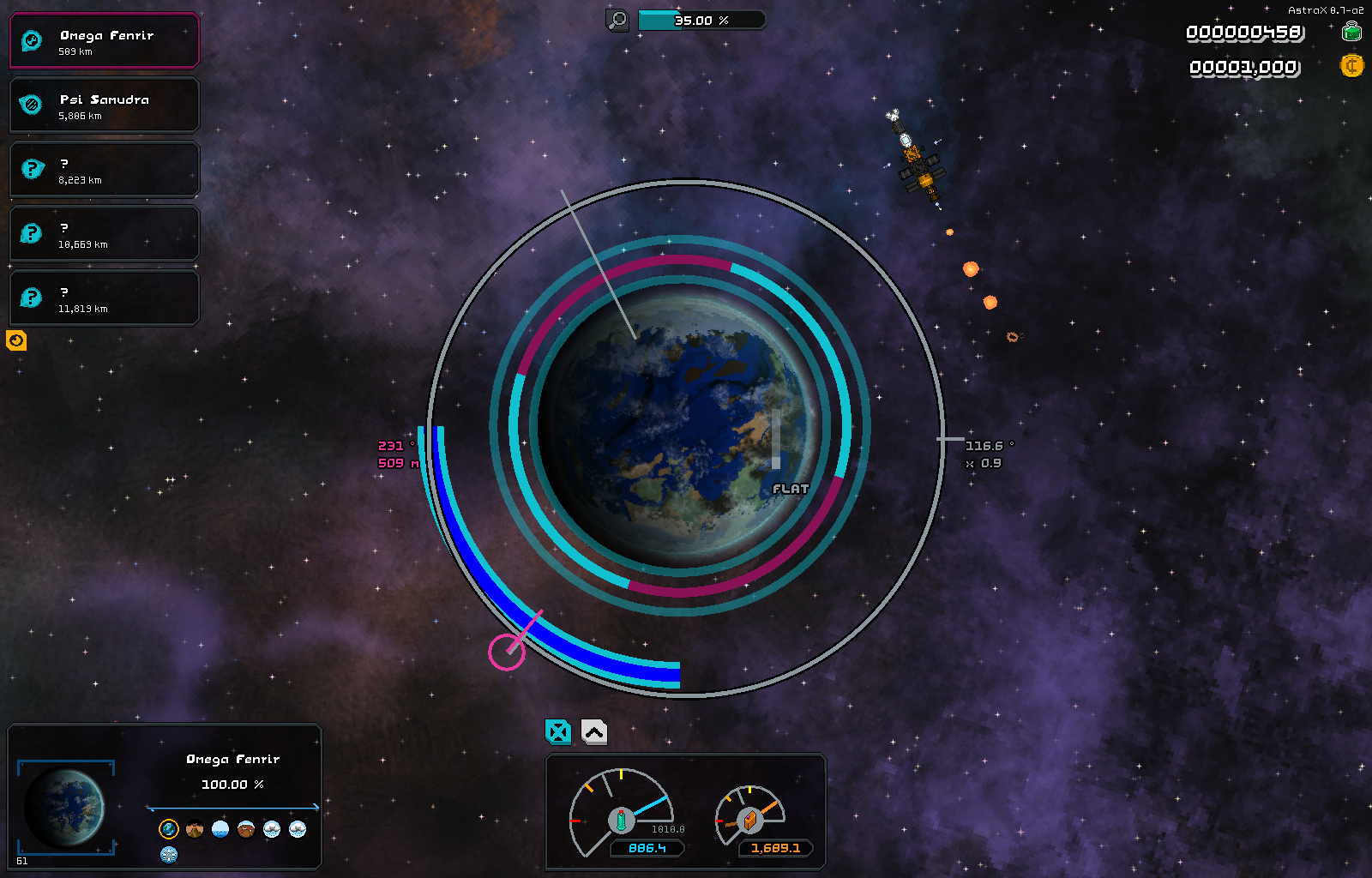Click the orange battery gauge icon
Screen dimensions: 1372x878
pyautogui.click(x=749, y=820)
